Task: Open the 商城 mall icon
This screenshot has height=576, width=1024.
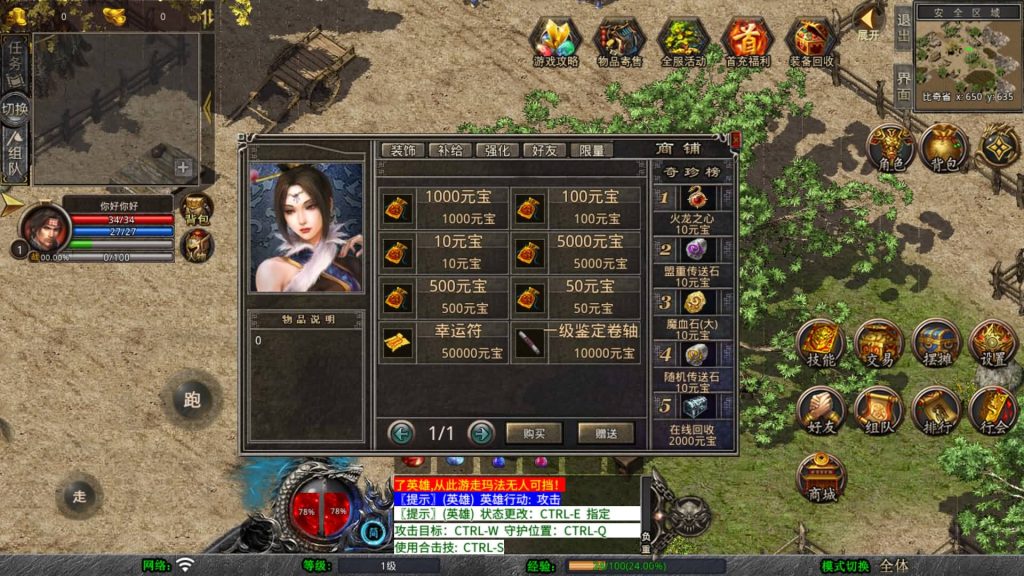Action: pos(821,478)
